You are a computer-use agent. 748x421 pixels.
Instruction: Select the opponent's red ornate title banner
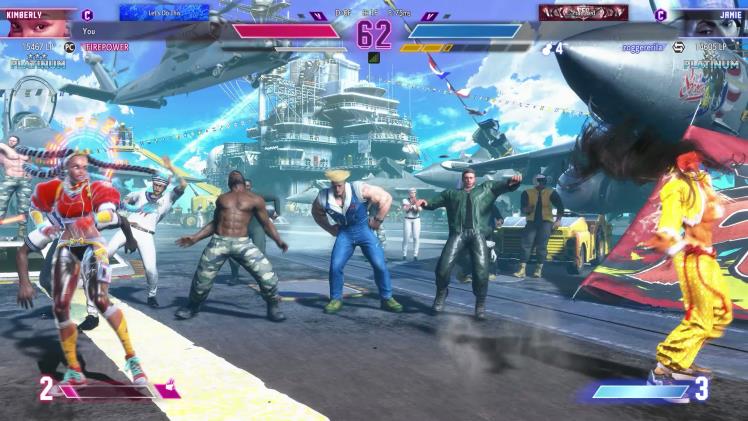pyautogui.click(x=583, y=13)
